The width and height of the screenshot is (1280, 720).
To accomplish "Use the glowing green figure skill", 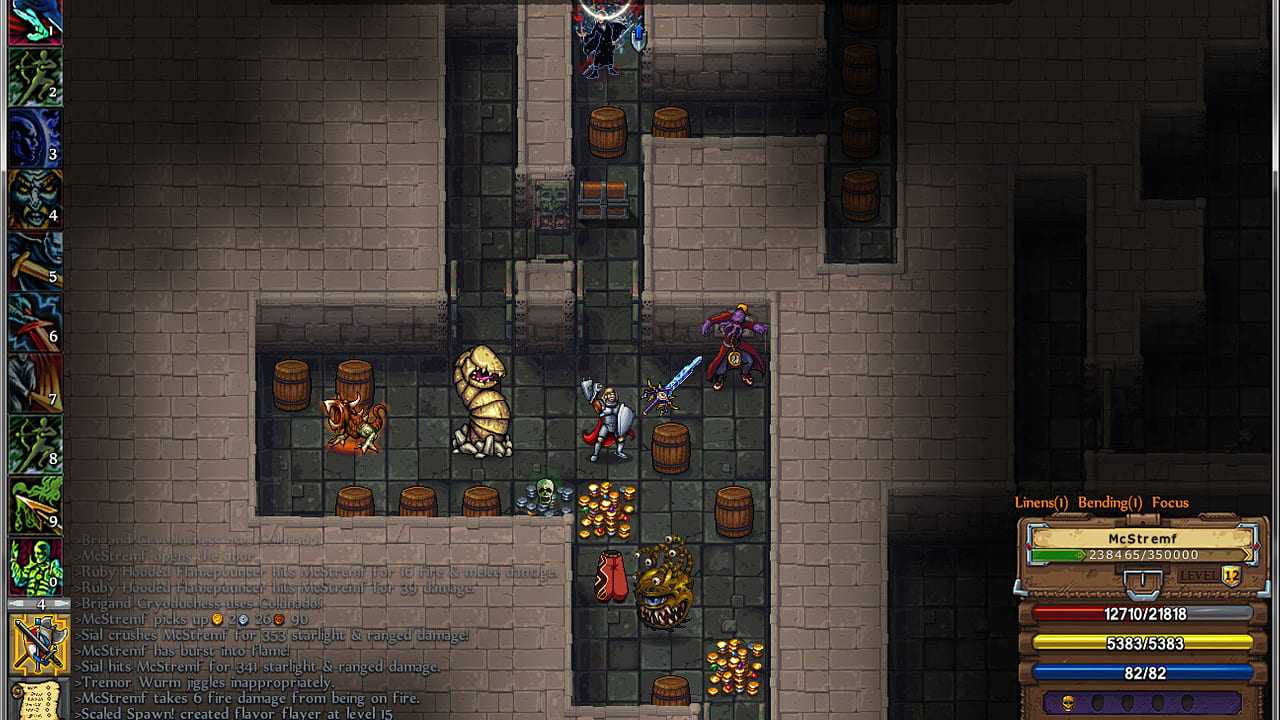I will pyautogui.click(x=35, y=566).
